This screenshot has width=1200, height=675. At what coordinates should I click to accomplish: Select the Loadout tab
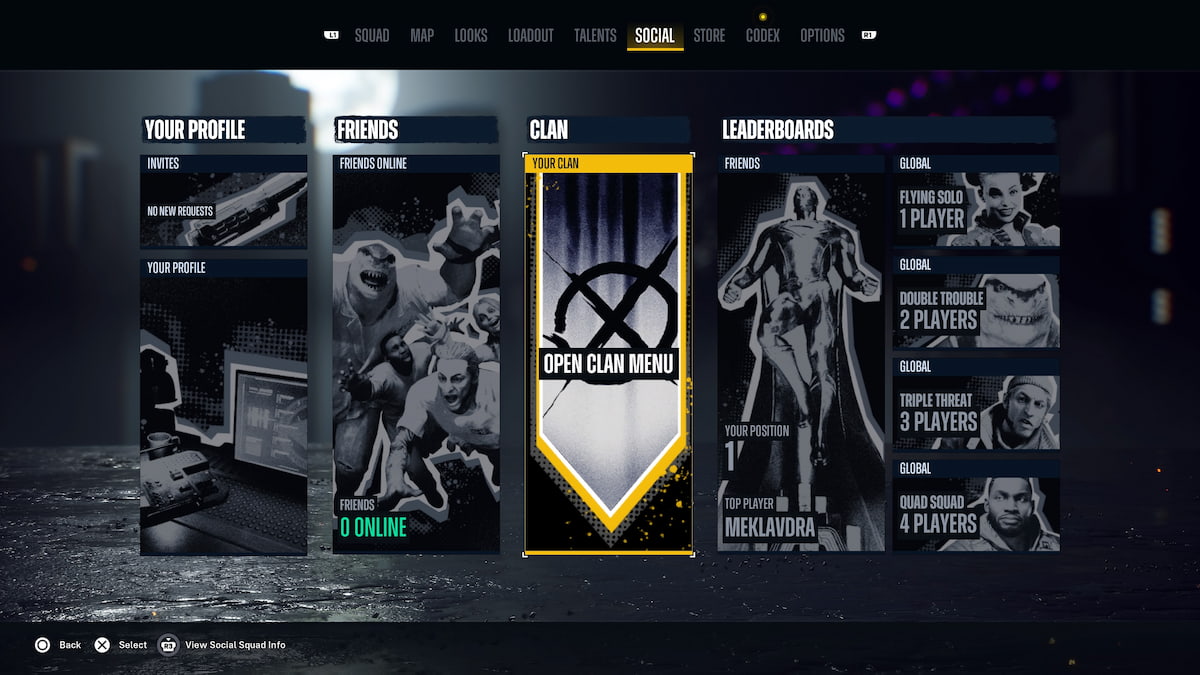coord(530,36)
